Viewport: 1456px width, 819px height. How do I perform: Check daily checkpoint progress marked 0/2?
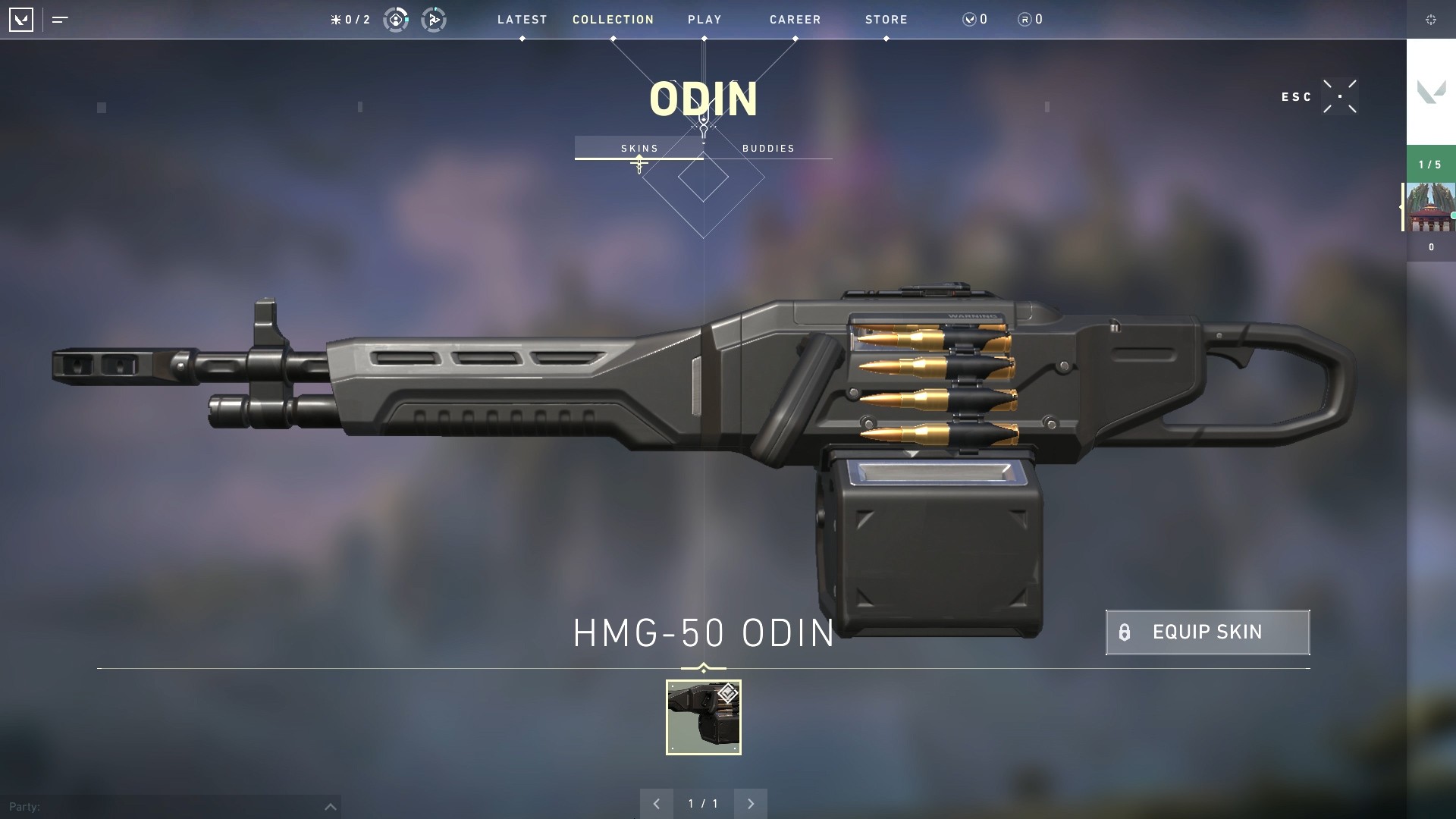point(350,20)
